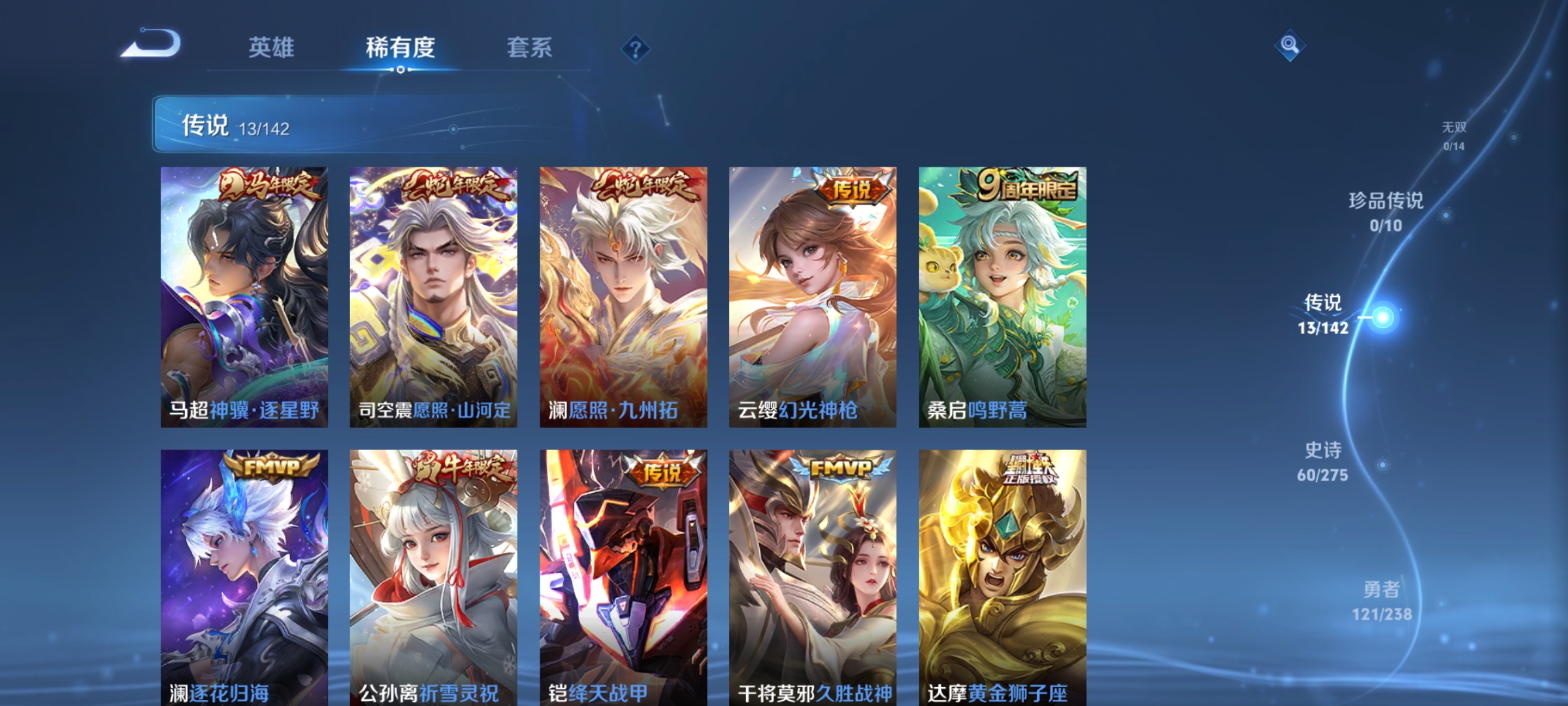Screen dimensions: 1568x706
Task: Select the 稀有度 tab
Action: point(401,47)
